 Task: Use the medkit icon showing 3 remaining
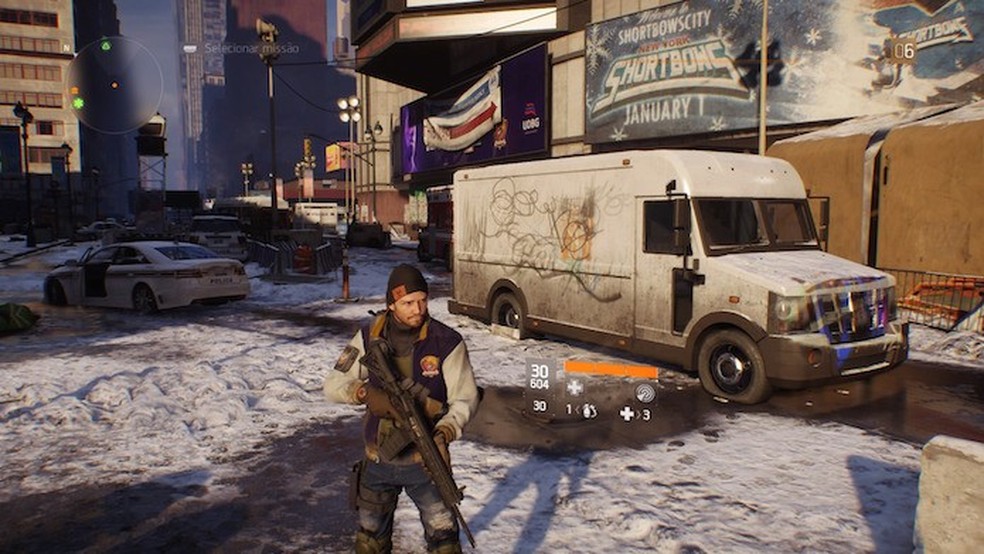(627, 413)
